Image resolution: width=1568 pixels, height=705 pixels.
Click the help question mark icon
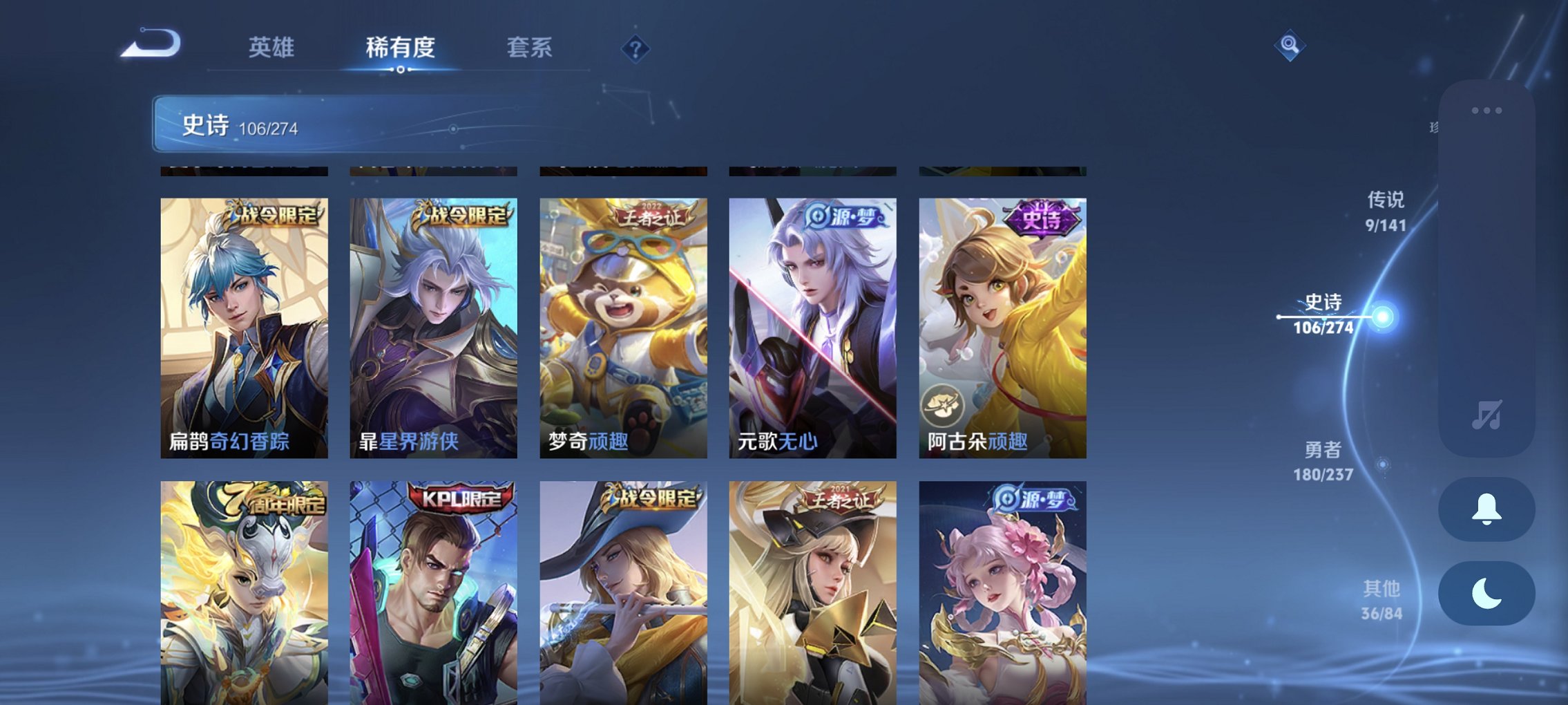click(633, 50)
